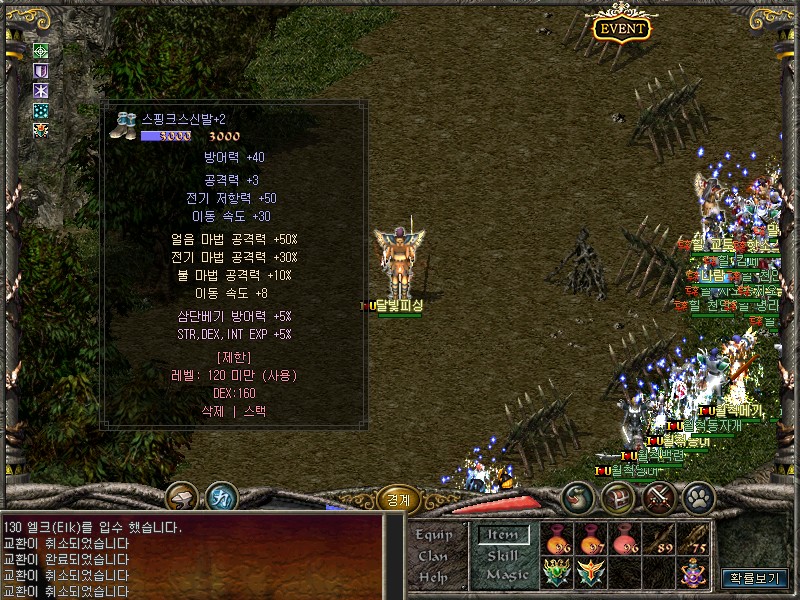
Task: Open the anvil crafting icon
Action: tap(181, 497)
